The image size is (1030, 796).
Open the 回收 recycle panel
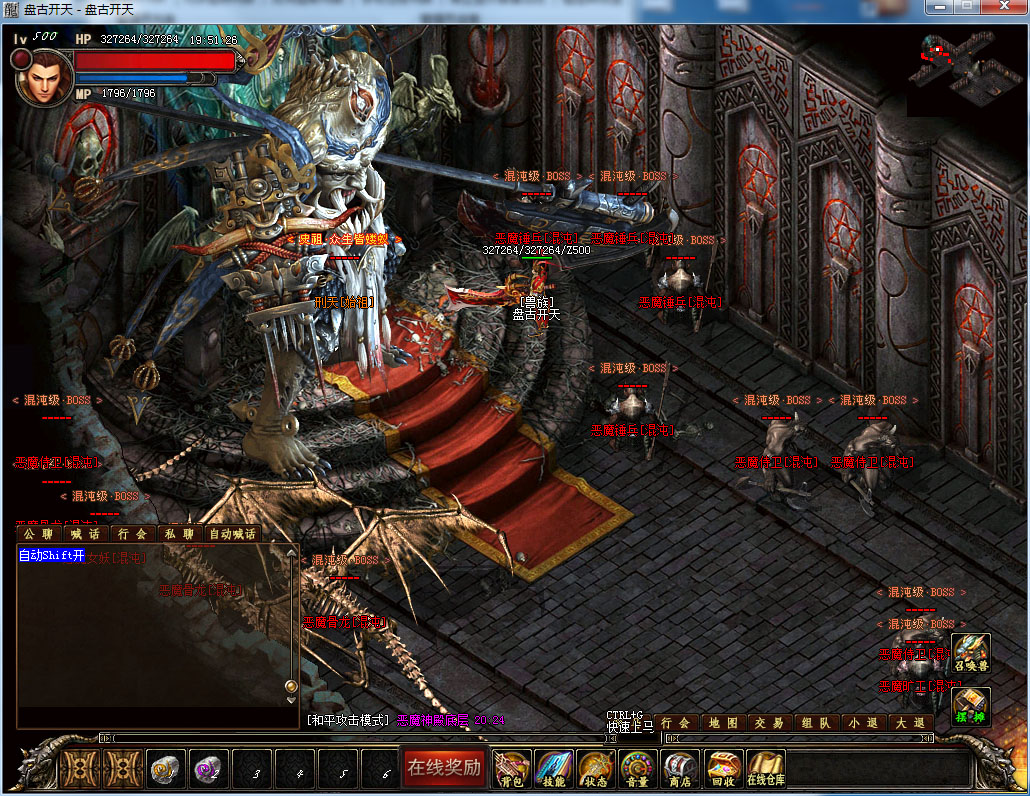[x=722, y=769]
